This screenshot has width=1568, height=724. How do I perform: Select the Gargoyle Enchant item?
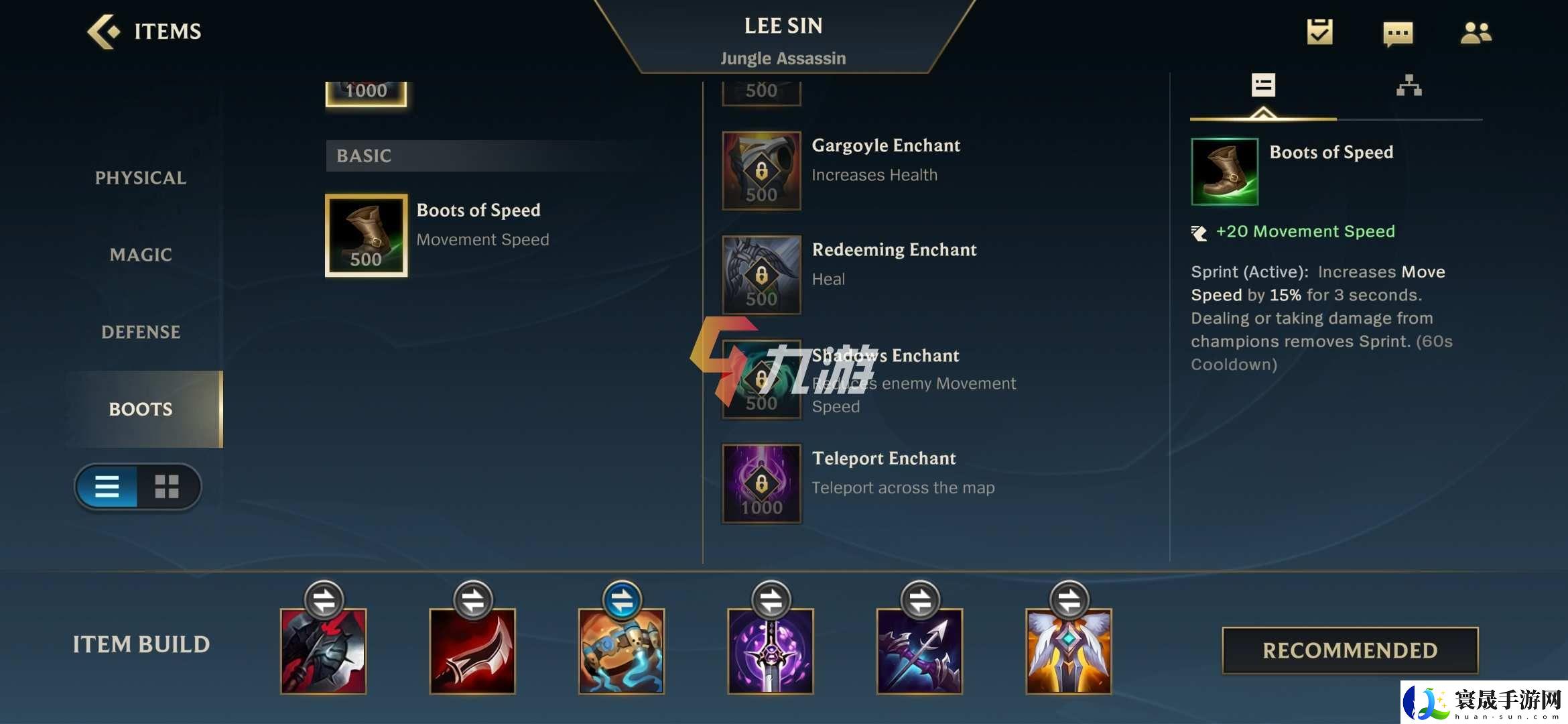coord(761,170)
